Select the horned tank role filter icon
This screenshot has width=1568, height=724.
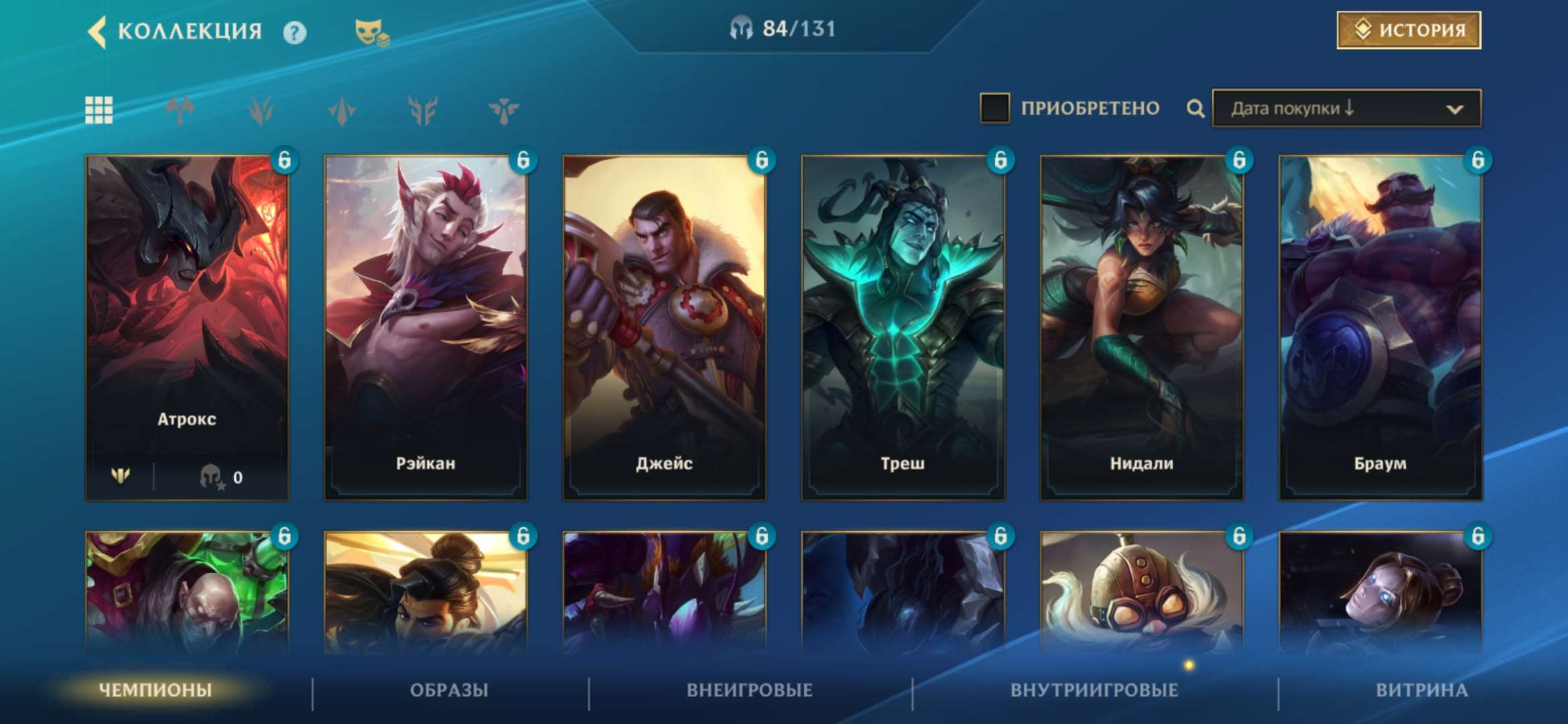[x=422, y=109]
